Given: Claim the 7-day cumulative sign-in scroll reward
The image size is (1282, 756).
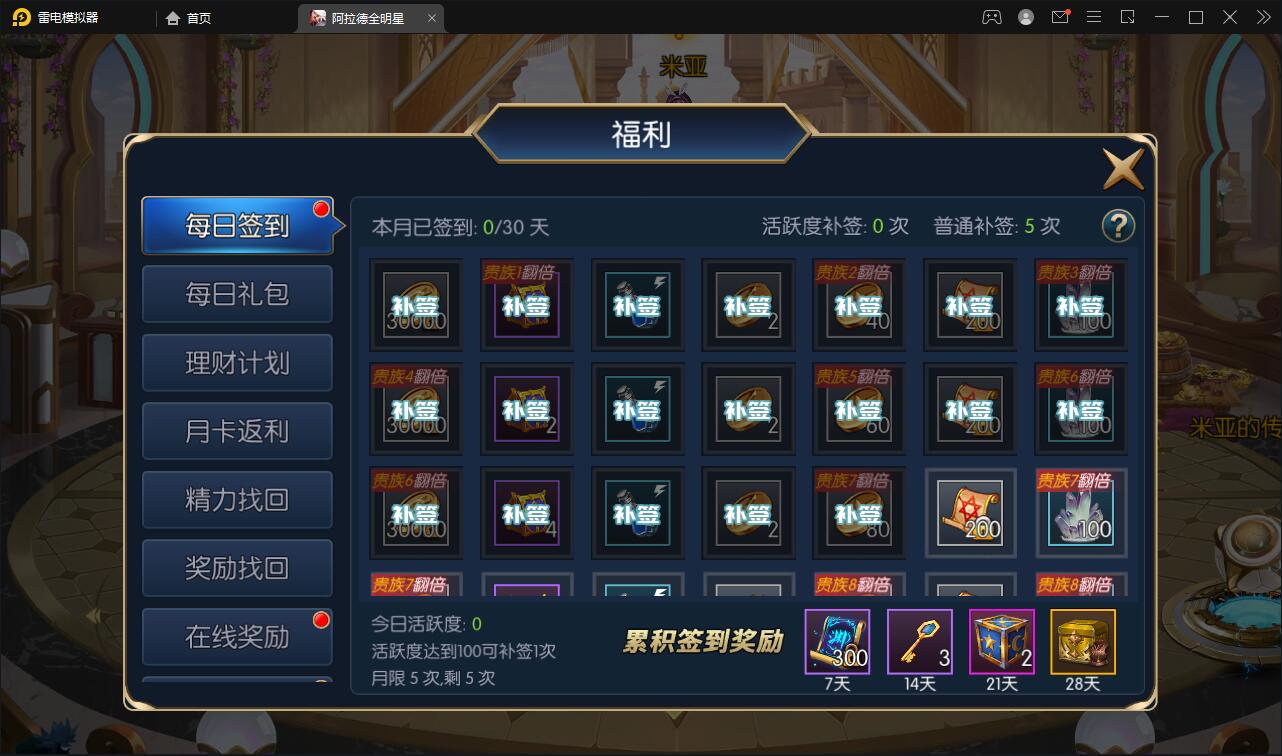Looking at the screenshot, I should pos(838,643).
